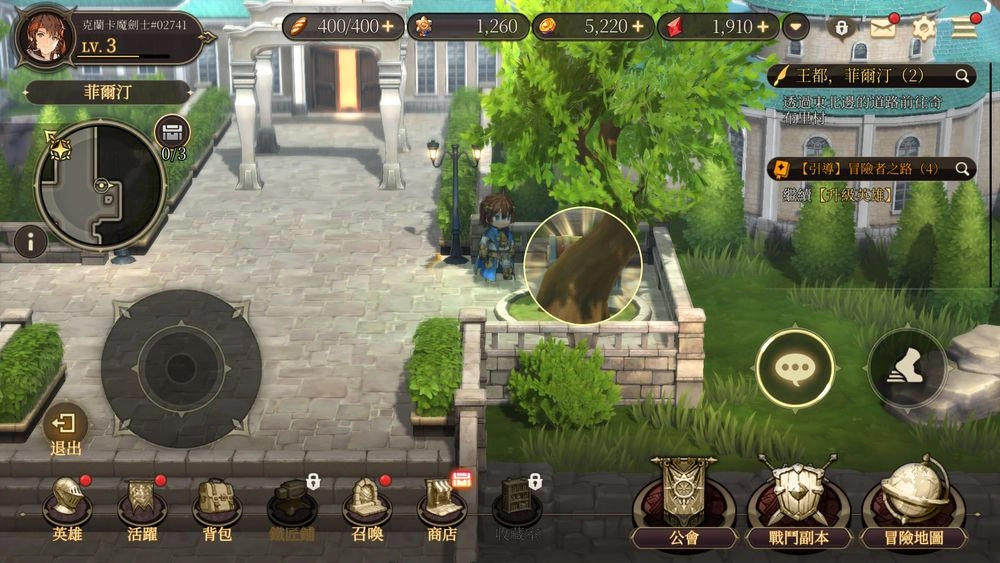The image size is (1000, 563).
Task: Open the 冒險地圖 adventure map
Action: pos(914,502)
